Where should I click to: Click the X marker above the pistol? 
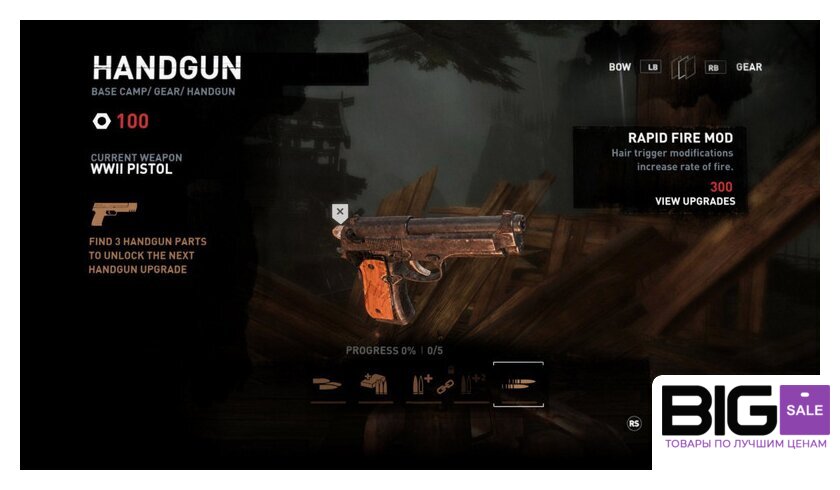(340, 212)
